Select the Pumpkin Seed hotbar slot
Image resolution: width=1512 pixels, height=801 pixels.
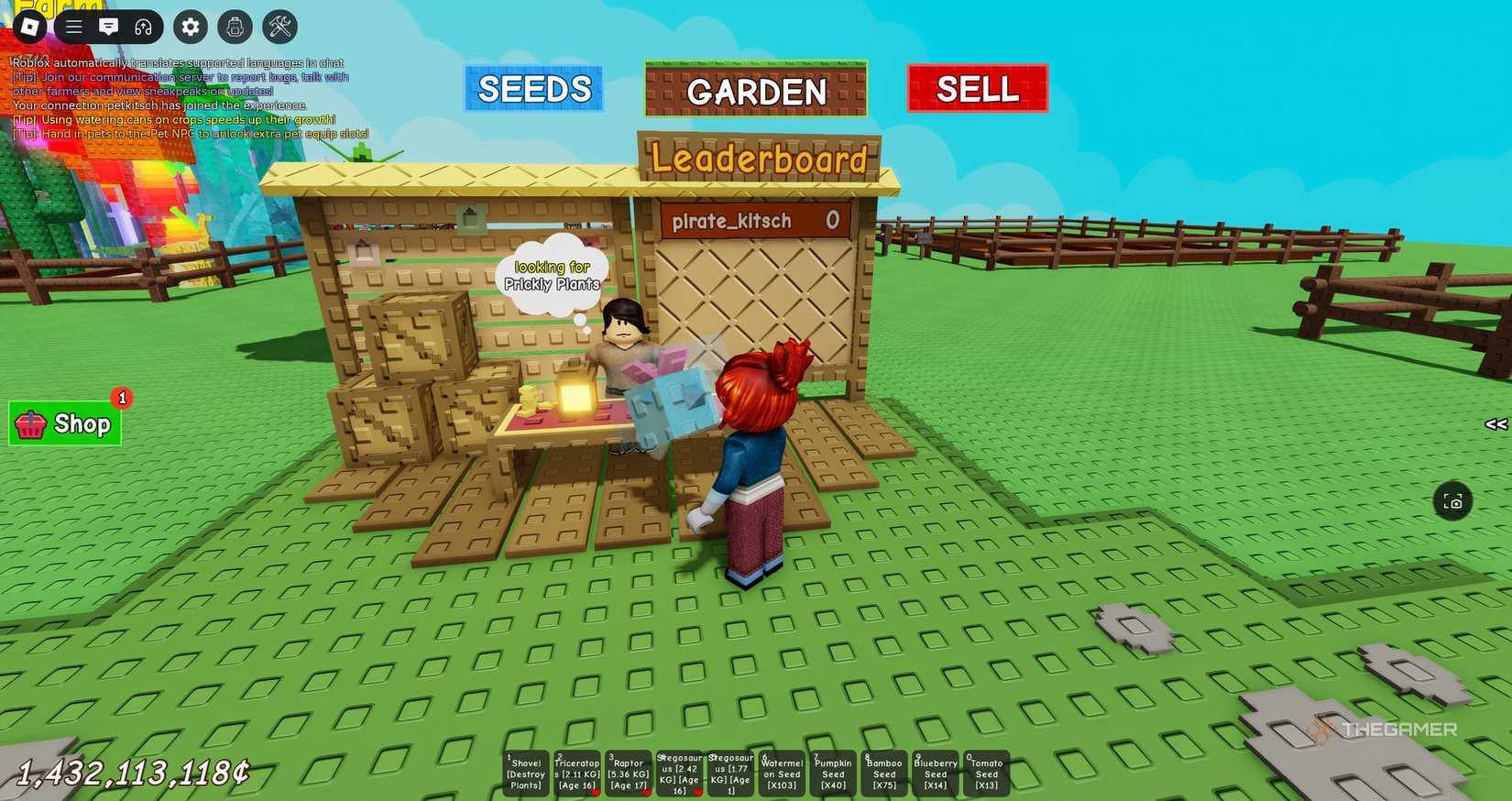coord(832,773)
